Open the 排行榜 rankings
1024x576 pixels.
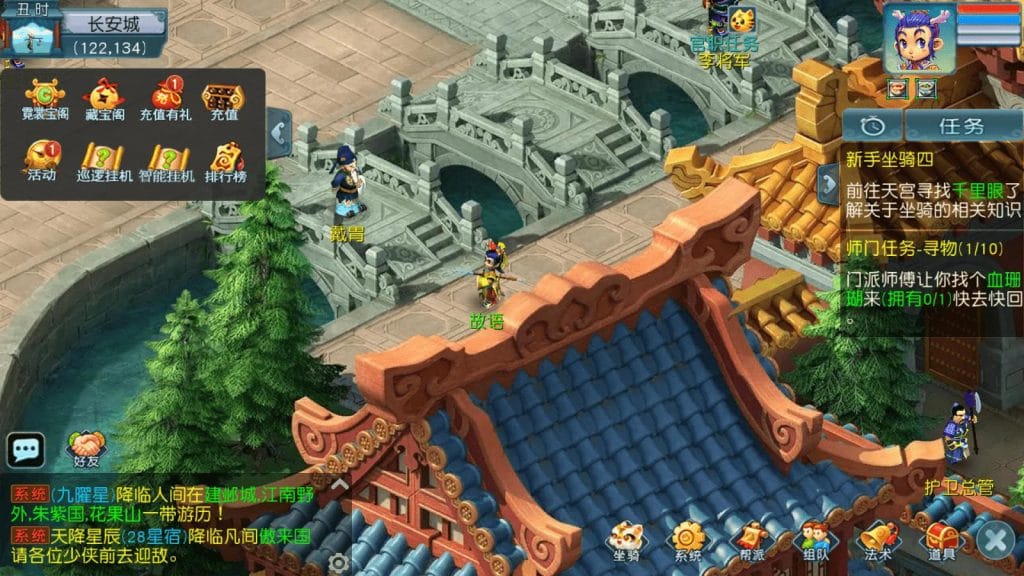[226, 160]
